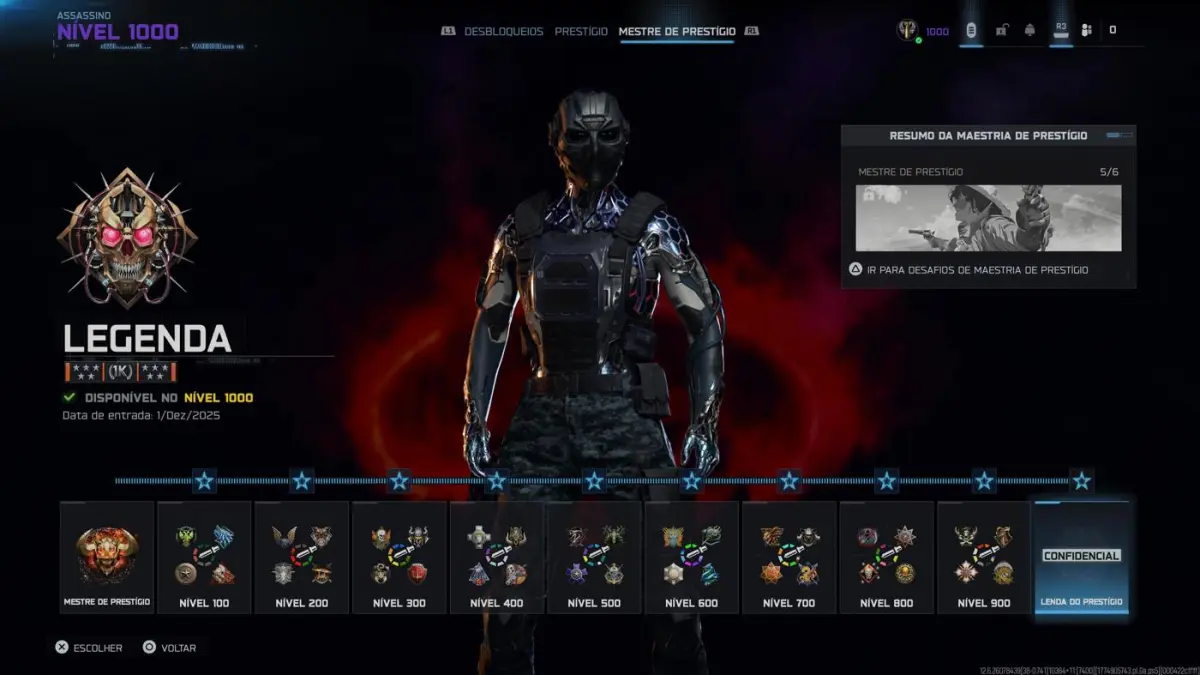
Task: Select the Nível 100 reward tile
Action: (x=204, y=557)
